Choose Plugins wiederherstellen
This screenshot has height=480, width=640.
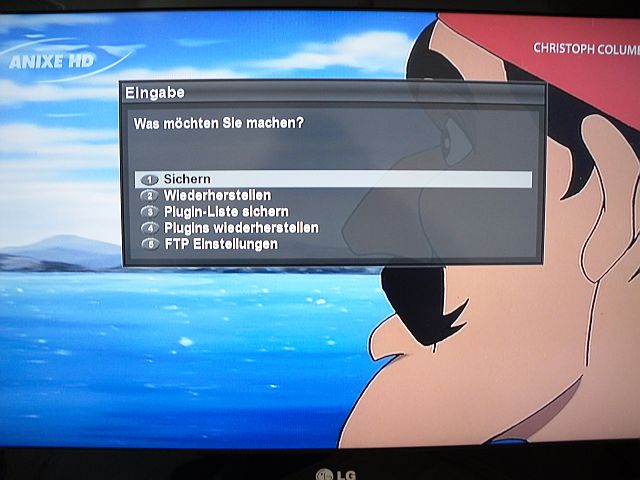(x=241, y=228)
